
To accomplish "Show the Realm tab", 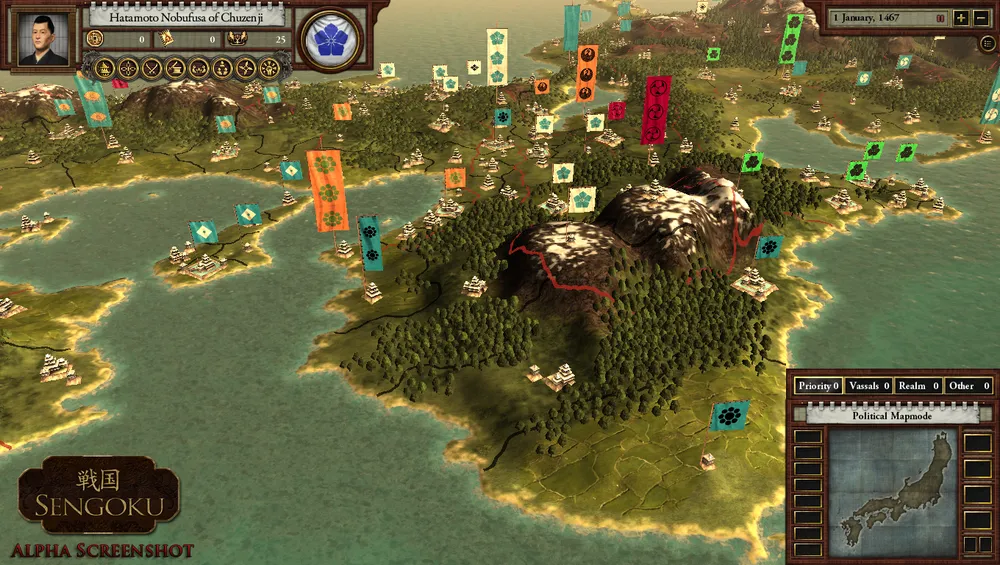I will (918, 385).
